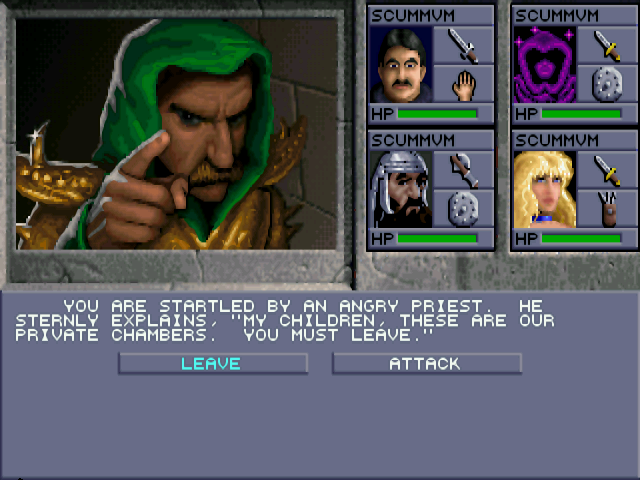This screenshot has height=480, width=640.
Task: Select the blonde woman's quiver slot
Action: pyautogui.click(x=605, y=208)
